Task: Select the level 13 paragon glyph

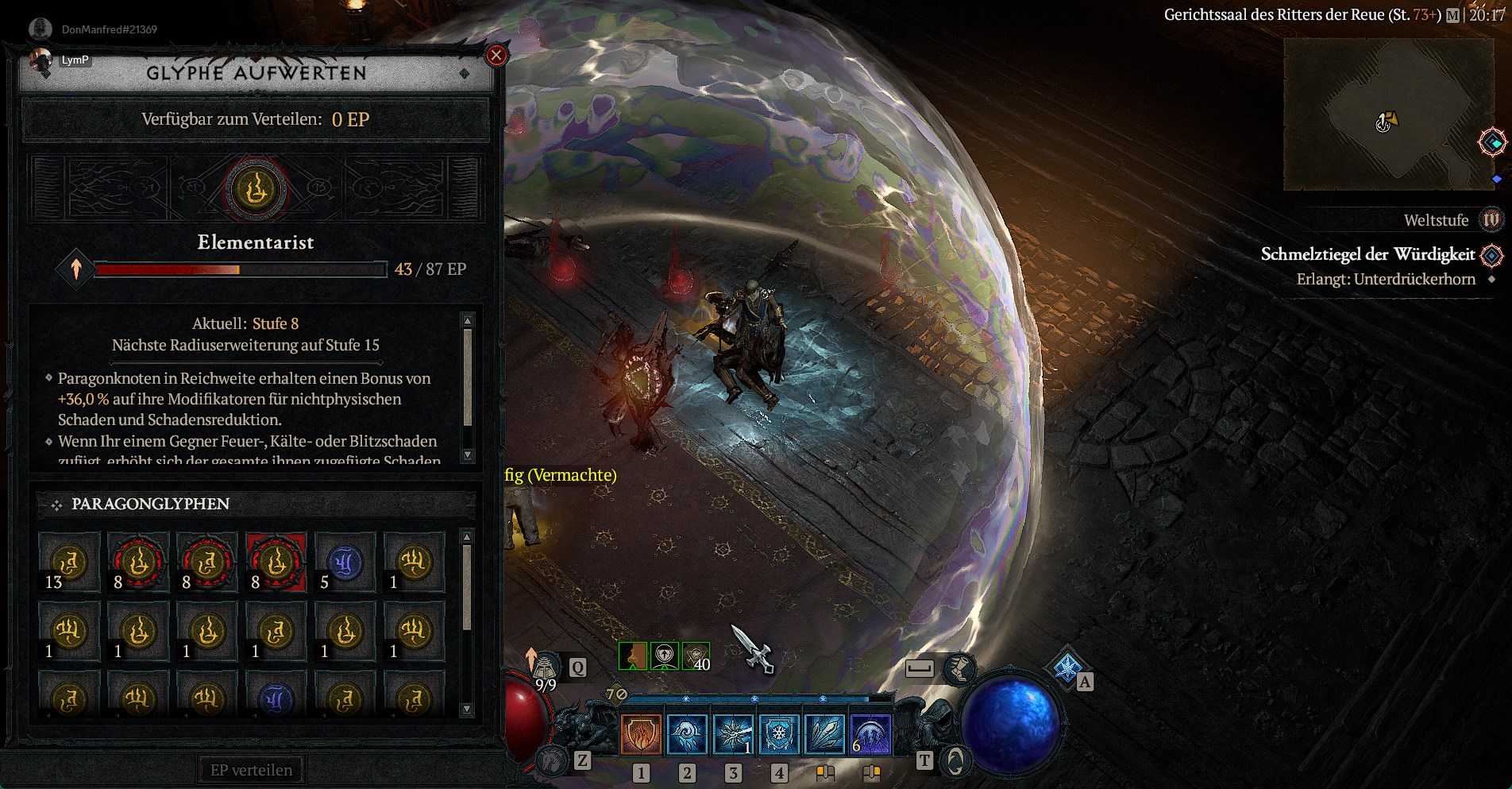Action: [x=69, y=563]
